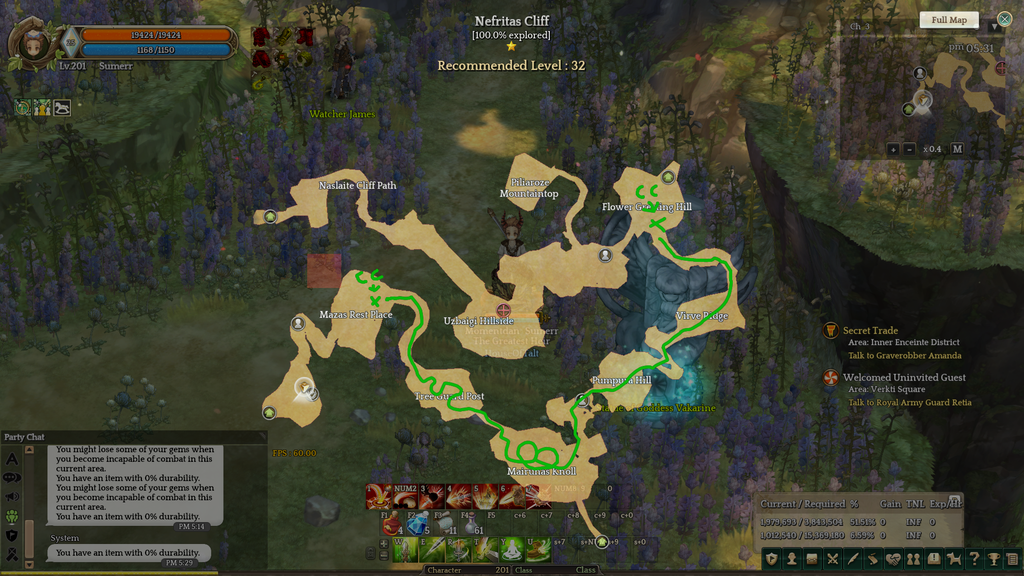Open the crossed swords menu icon
The image size is (1024, 576).
point(832,558)
